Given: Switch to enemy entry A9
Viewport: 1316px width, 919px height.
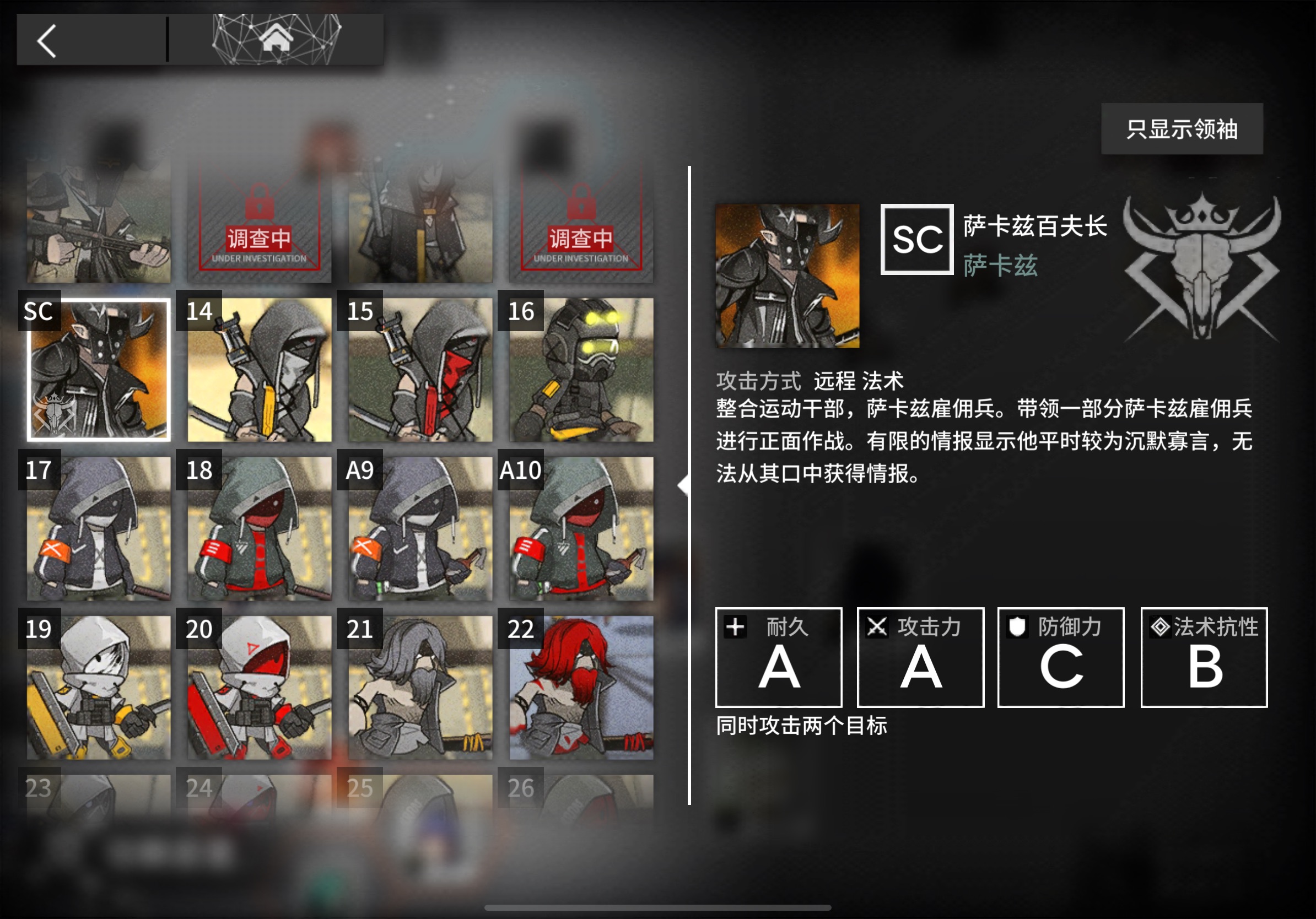Looking at the screenshot, I should pyautogui.click(x=420, y=530).
